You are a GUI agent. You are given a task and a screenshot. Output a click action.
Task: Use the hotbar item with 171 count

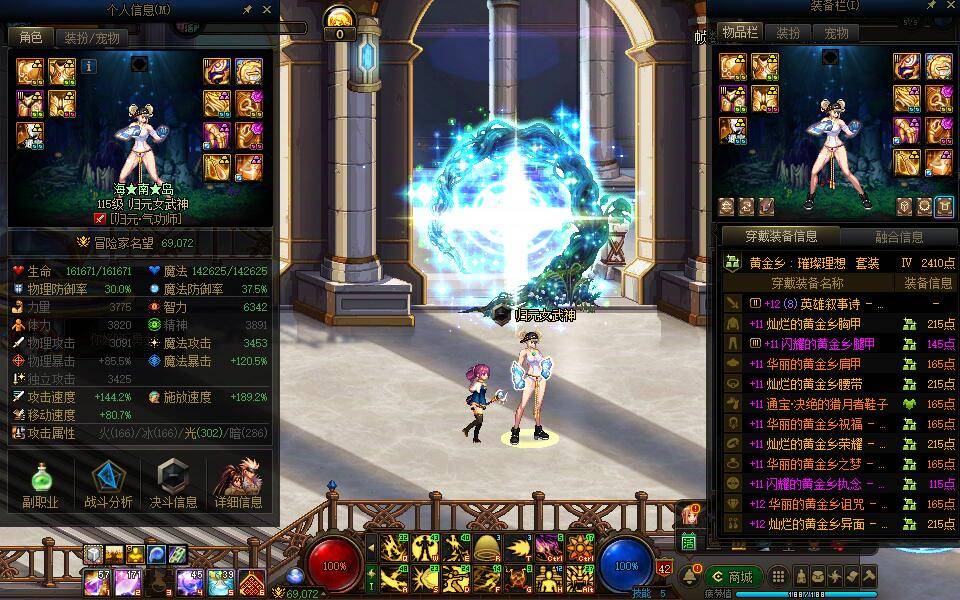[x=127, y=581]
